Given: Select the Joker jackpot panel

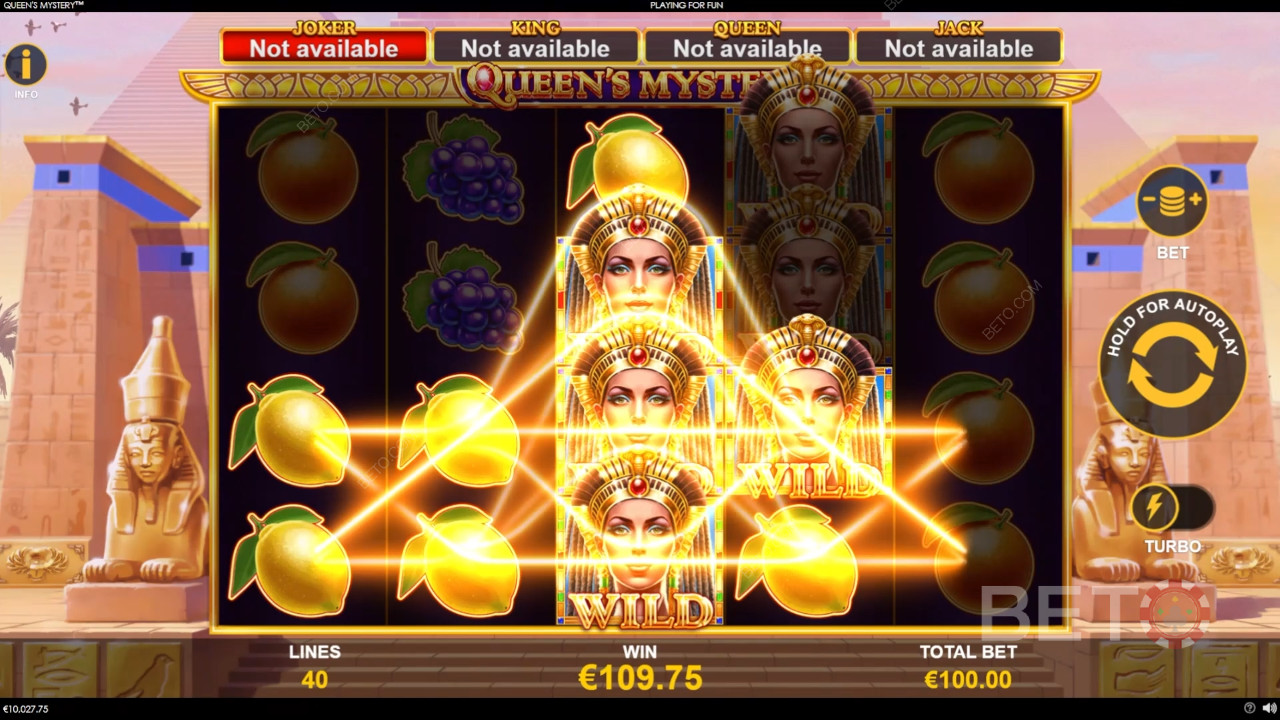Looking at the screenshot, I should 324,47.
